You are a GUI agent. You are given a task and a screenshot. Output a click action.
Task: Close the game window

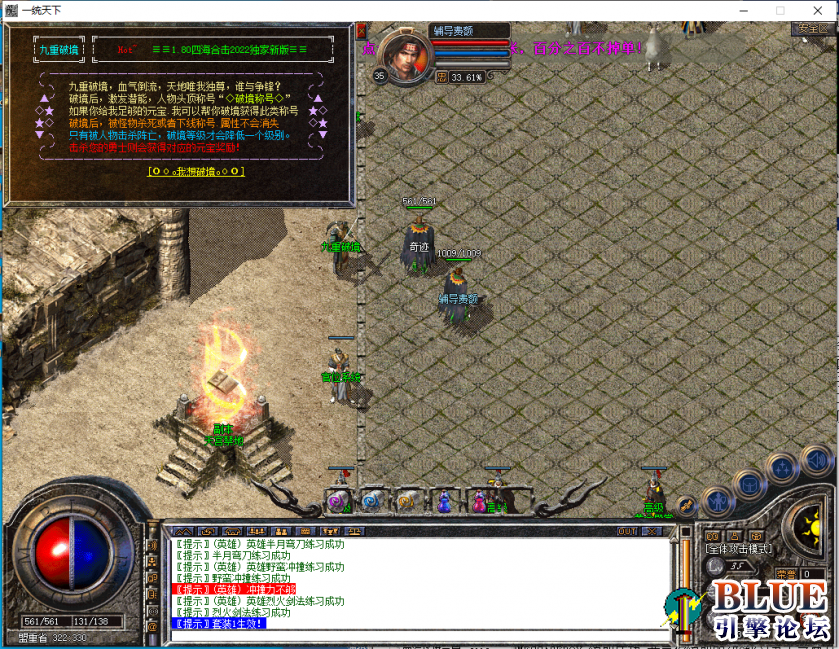[821, 10]
